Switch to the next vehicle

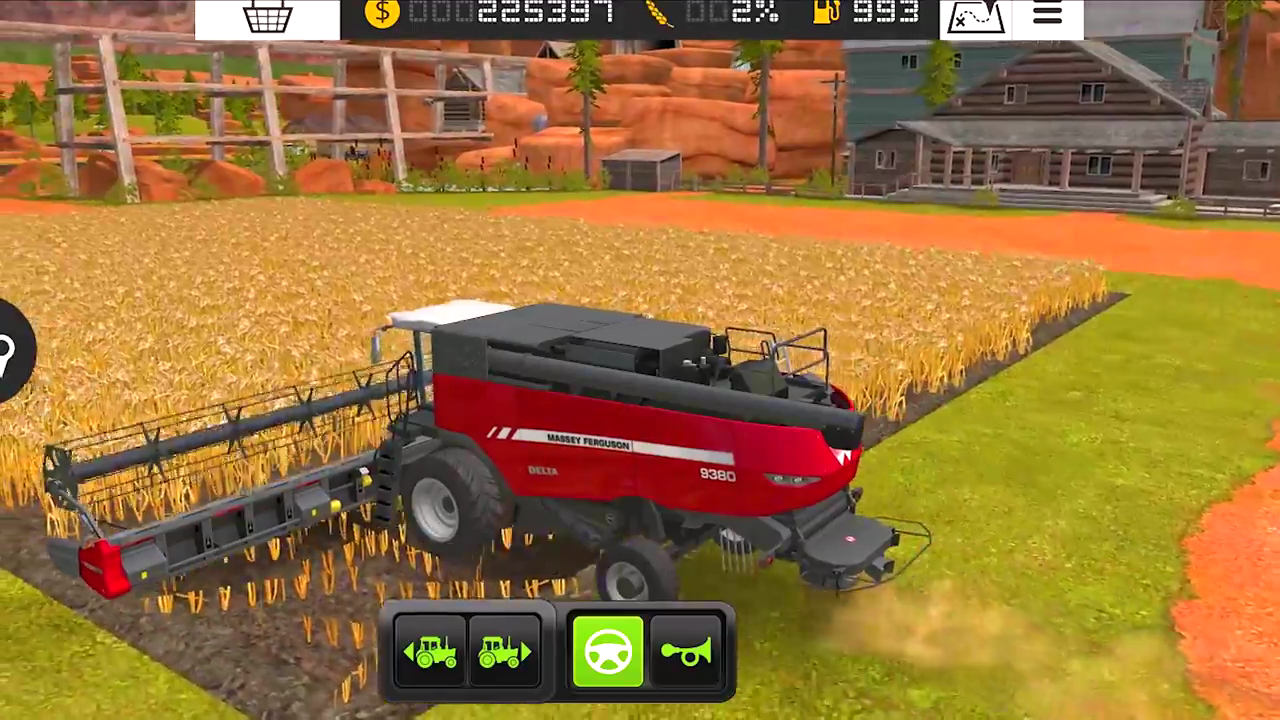point(506,651)
